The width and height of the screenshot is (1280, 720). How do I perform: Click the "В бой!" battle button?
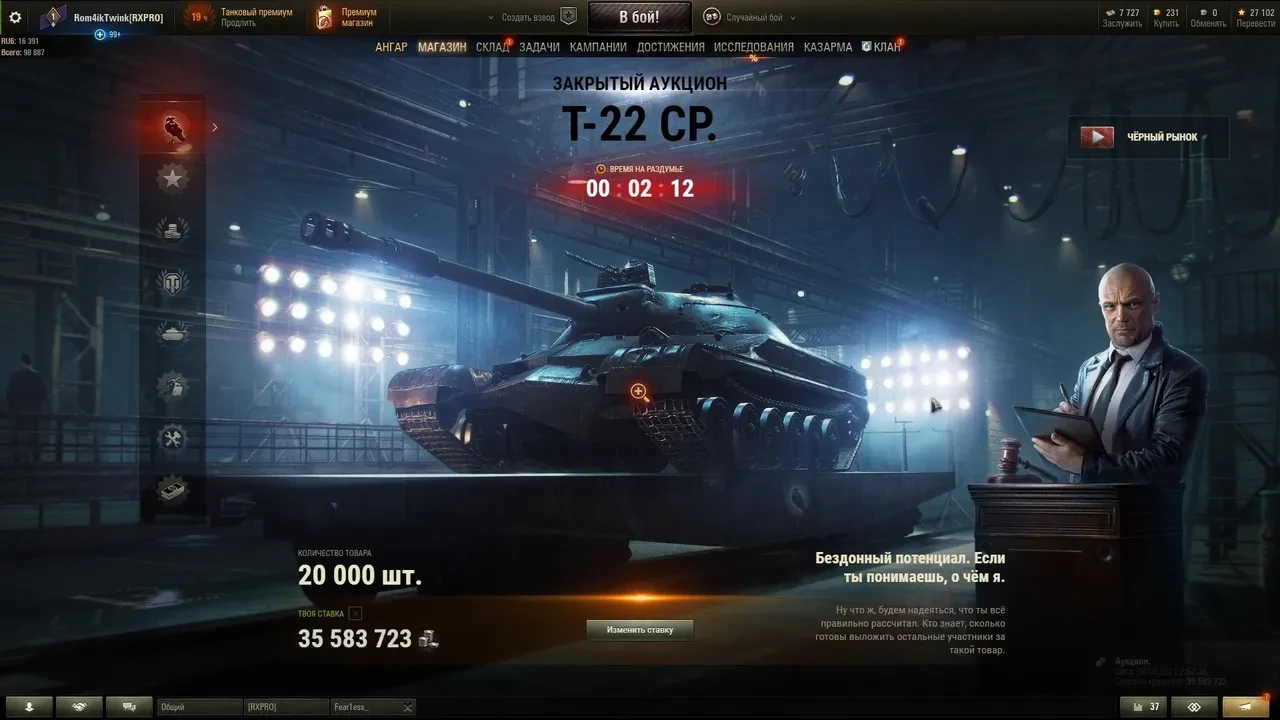coord(638,17)
